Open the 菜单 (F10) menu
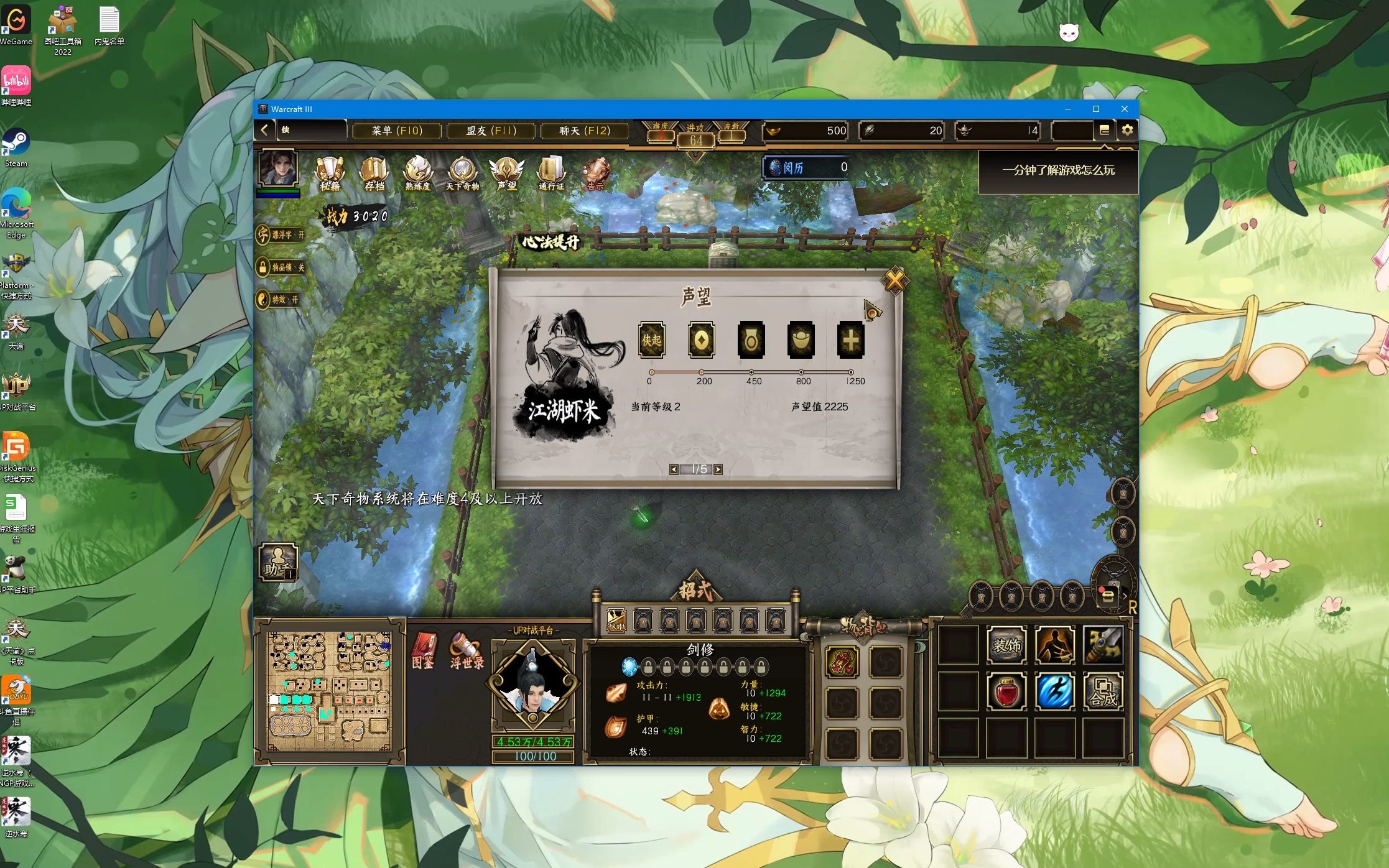The width and height of the screenshot is (1389, 868). tap(397, 131)
